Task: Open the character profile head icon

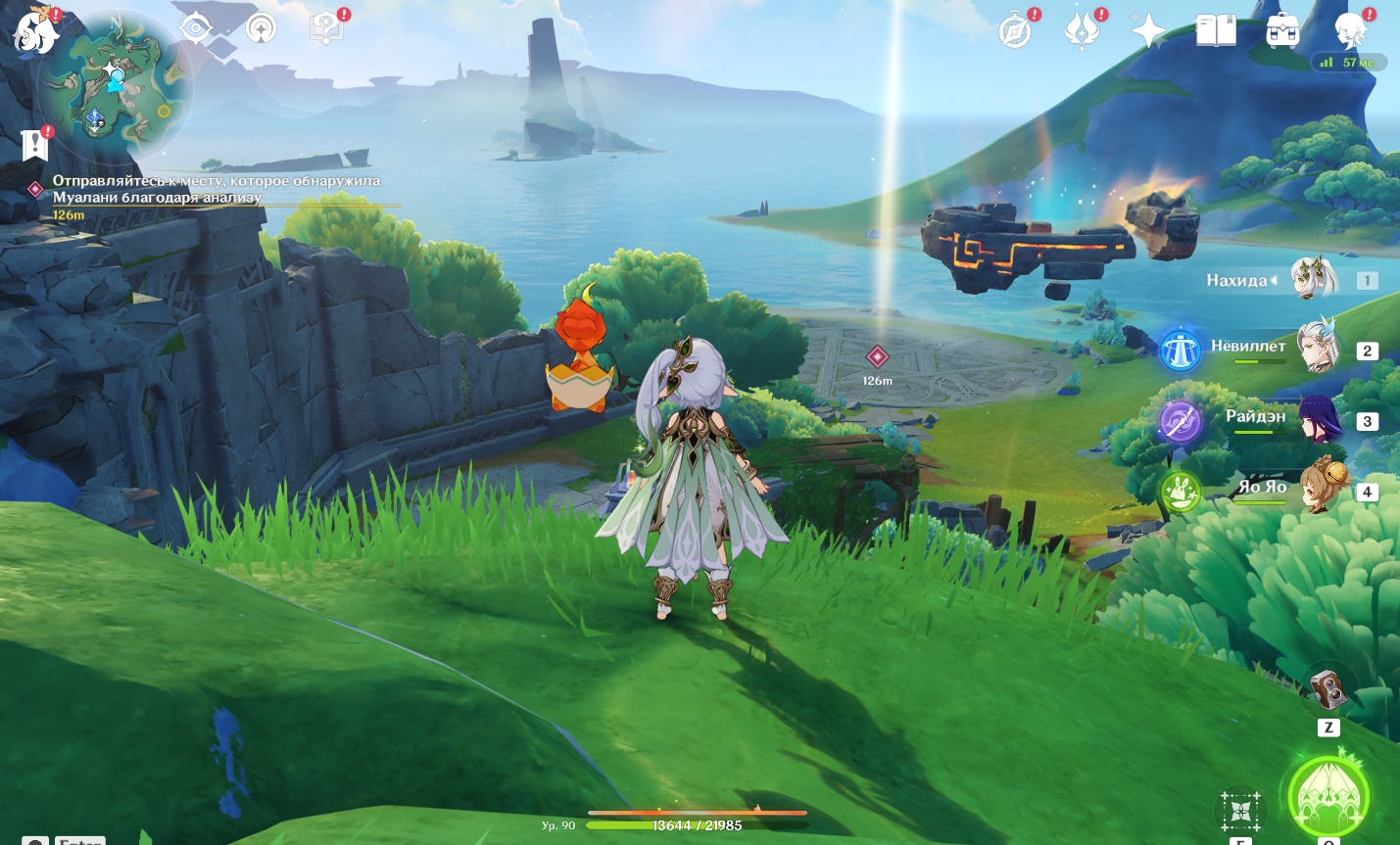Action: point(1350,31)
